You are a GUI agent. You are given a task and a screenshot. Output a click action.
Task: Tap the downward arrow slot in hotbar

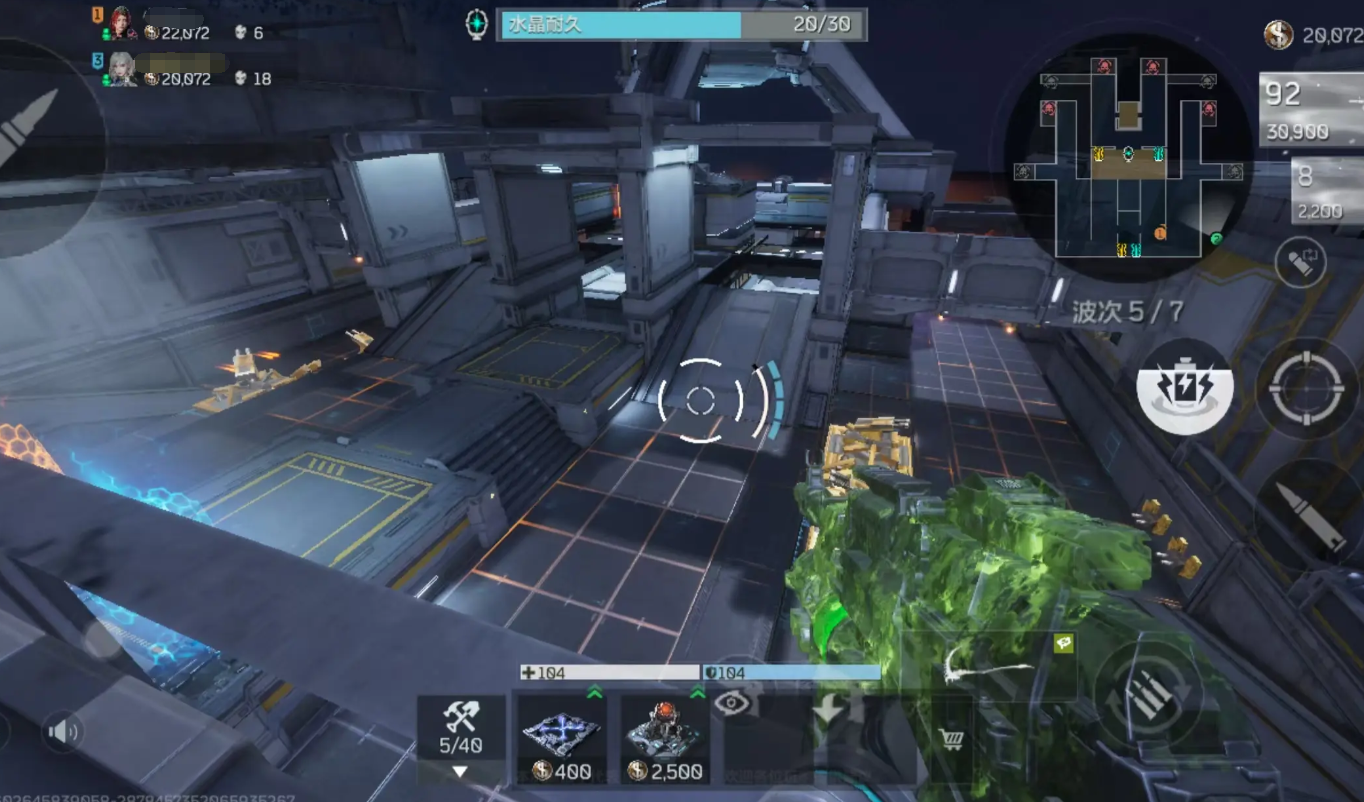coord(829,709)
